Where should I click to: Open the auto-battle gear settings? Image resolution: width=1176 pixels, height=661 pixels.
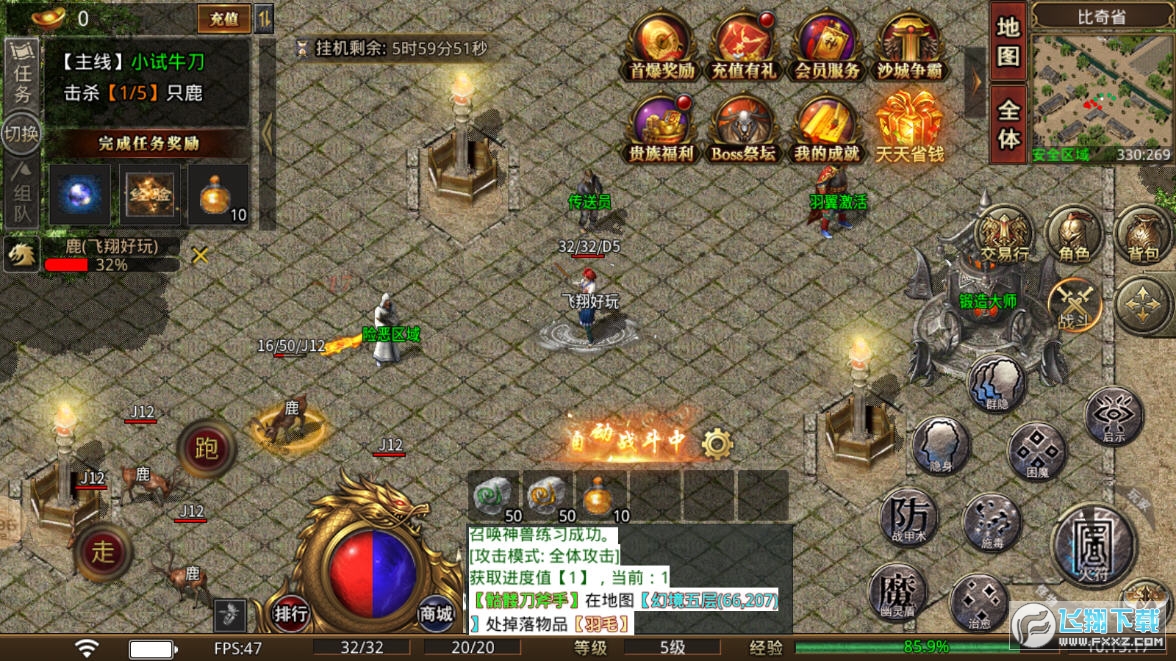coord(717,443)
